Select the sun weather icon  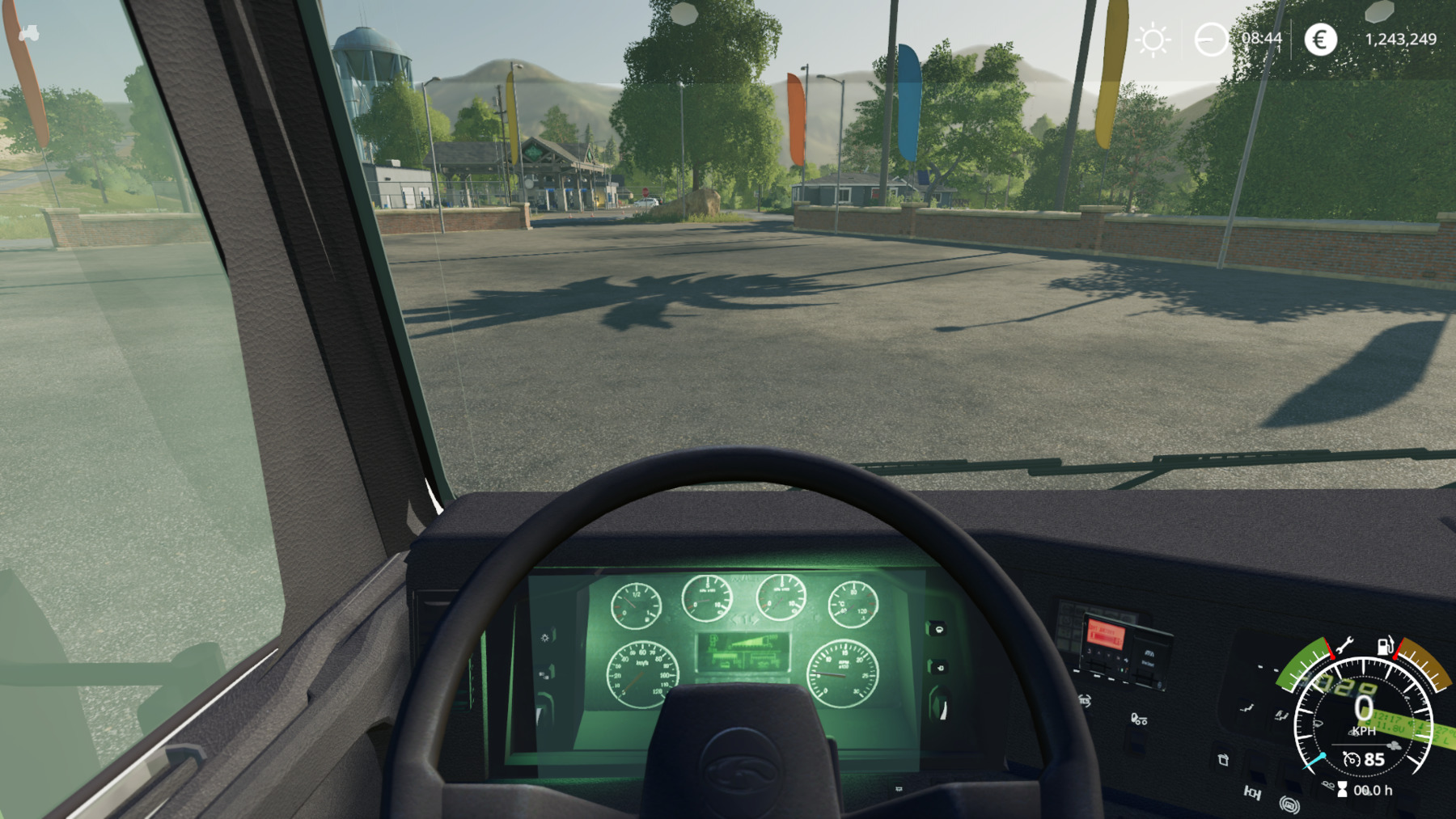click(x=1153, y=40)
